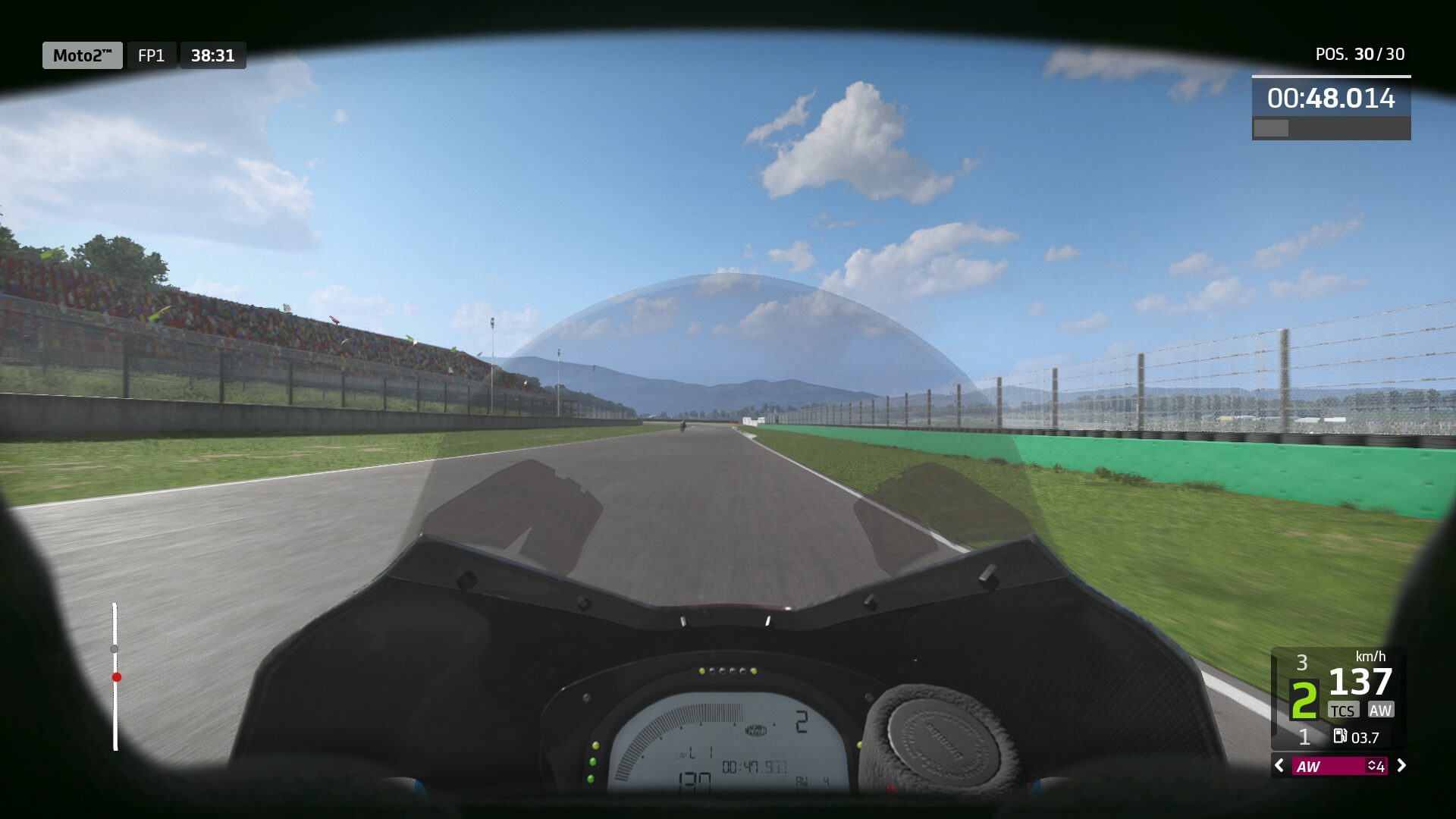
Task: Click the green gear number 2 indicator
Action: (x=1304, y=699)
